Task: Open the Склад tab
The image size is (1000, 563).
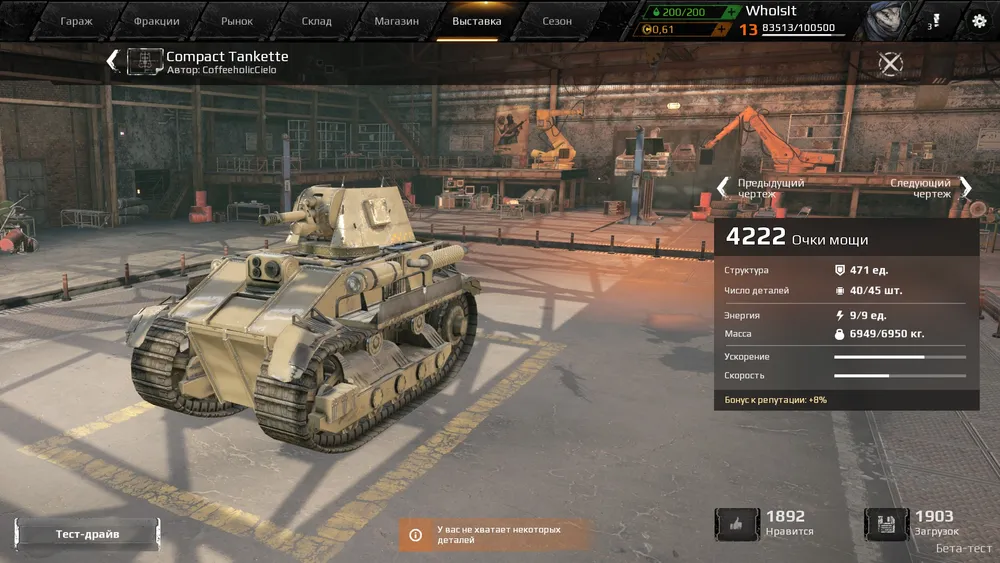Action: pos(316,21)
